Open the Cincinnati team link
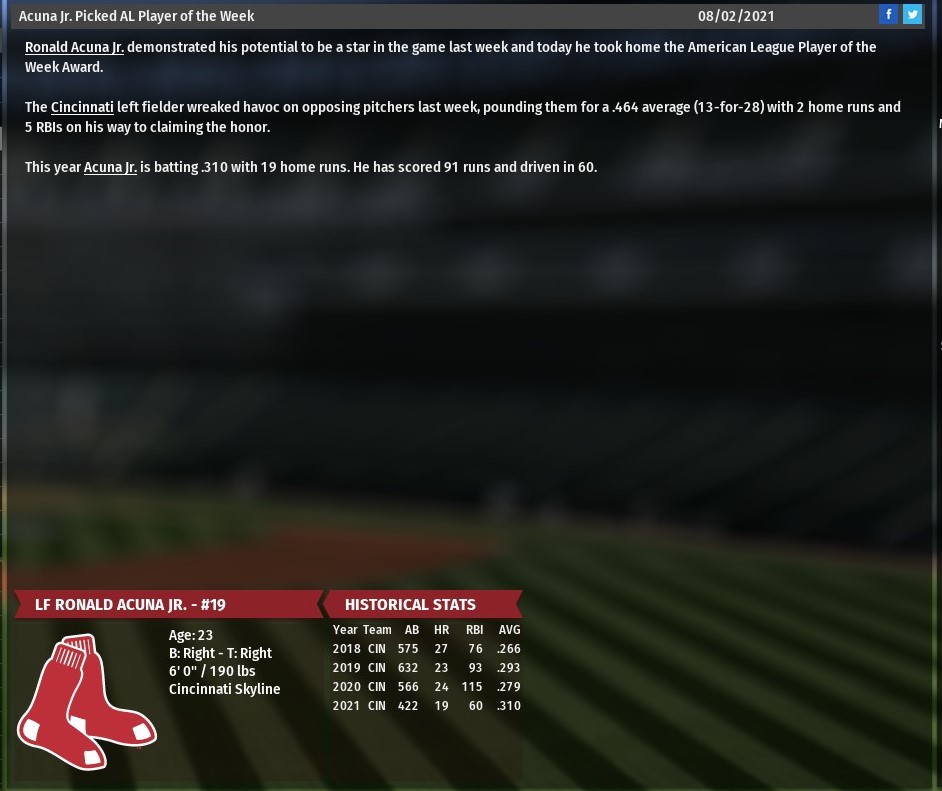942x791 pixels. click(x=82, y=108)
